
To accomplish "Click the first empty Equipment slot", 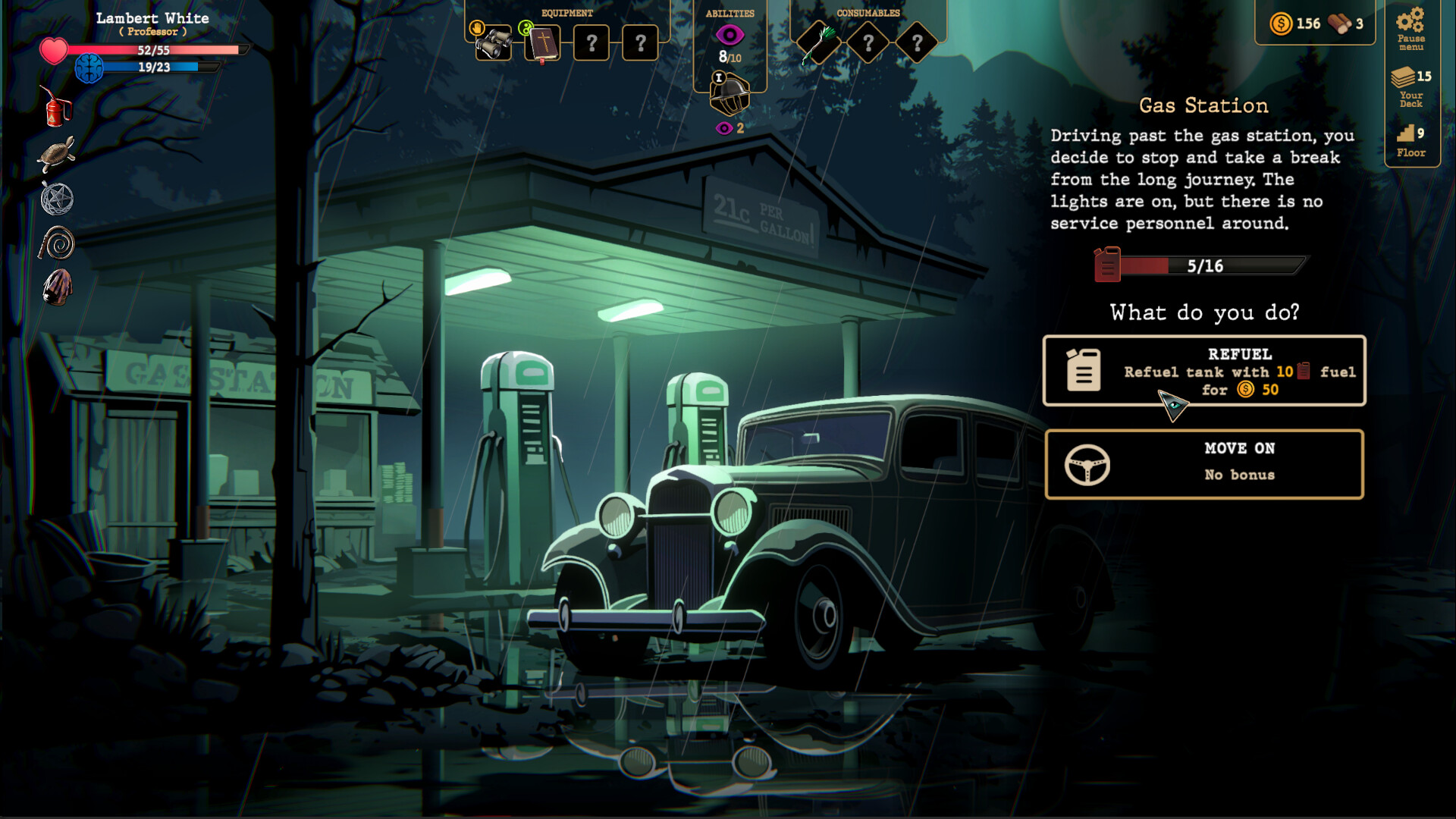I will click(x=591, y=43).
